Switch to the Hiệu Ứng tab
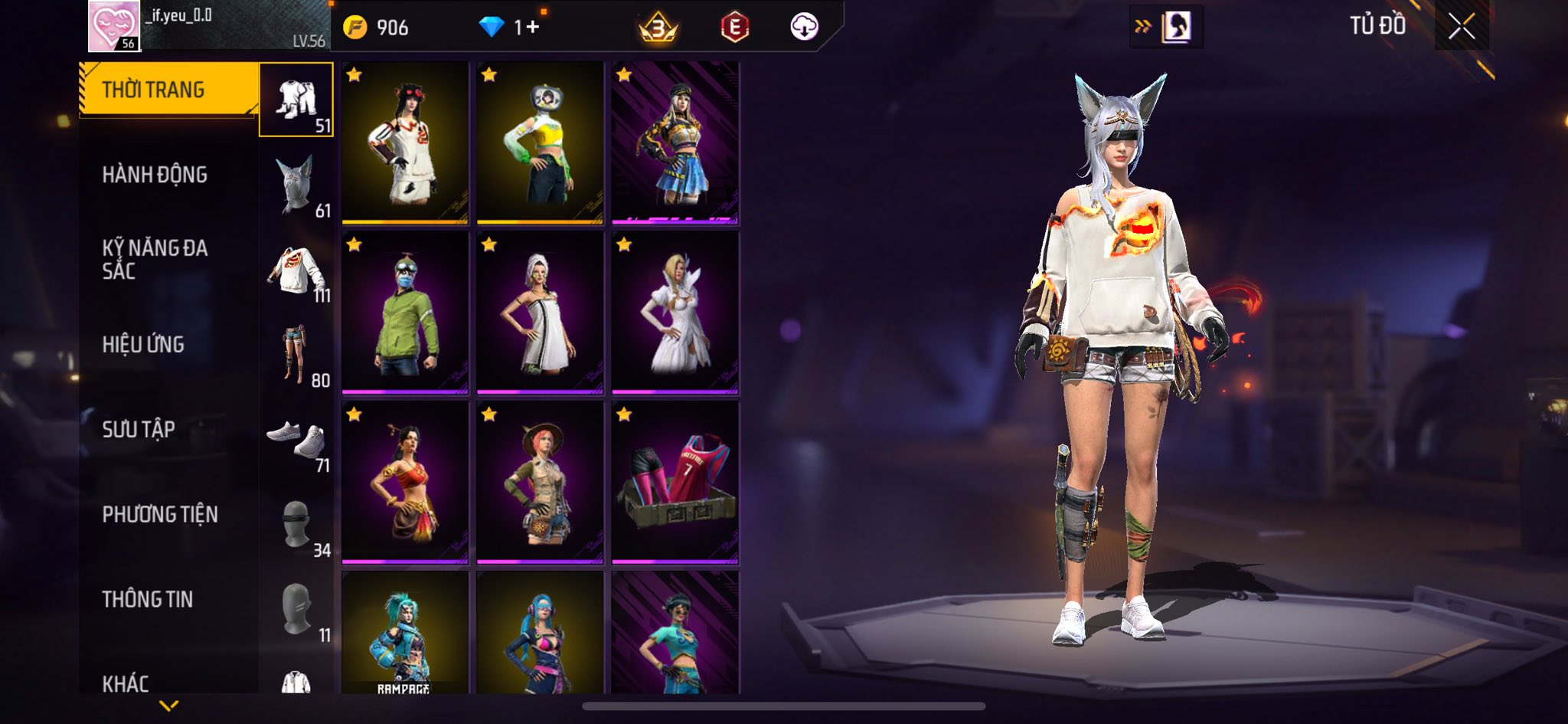The image size is (1568, 724). (x=143, y=345)
